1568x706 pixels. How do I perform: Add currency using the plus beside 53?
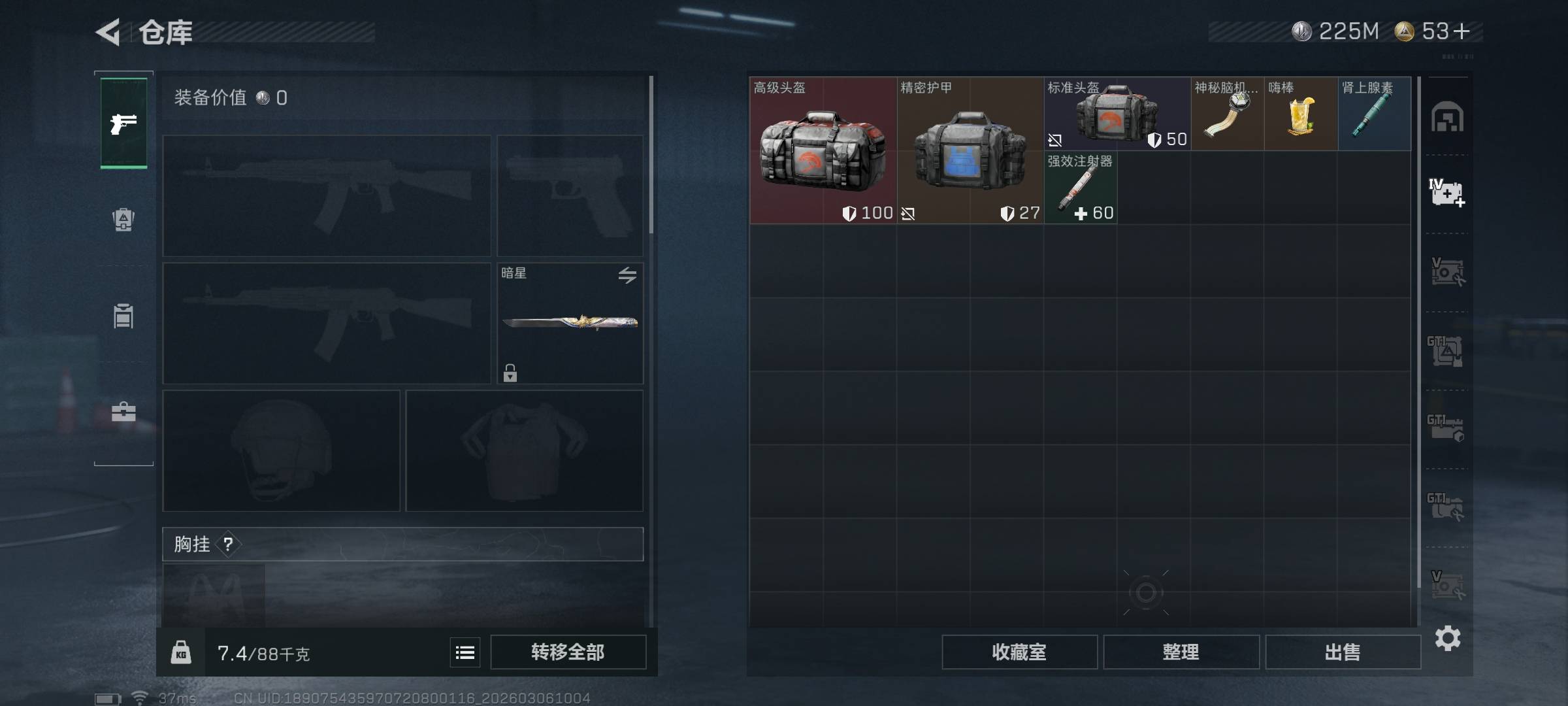pos(1462,31)
